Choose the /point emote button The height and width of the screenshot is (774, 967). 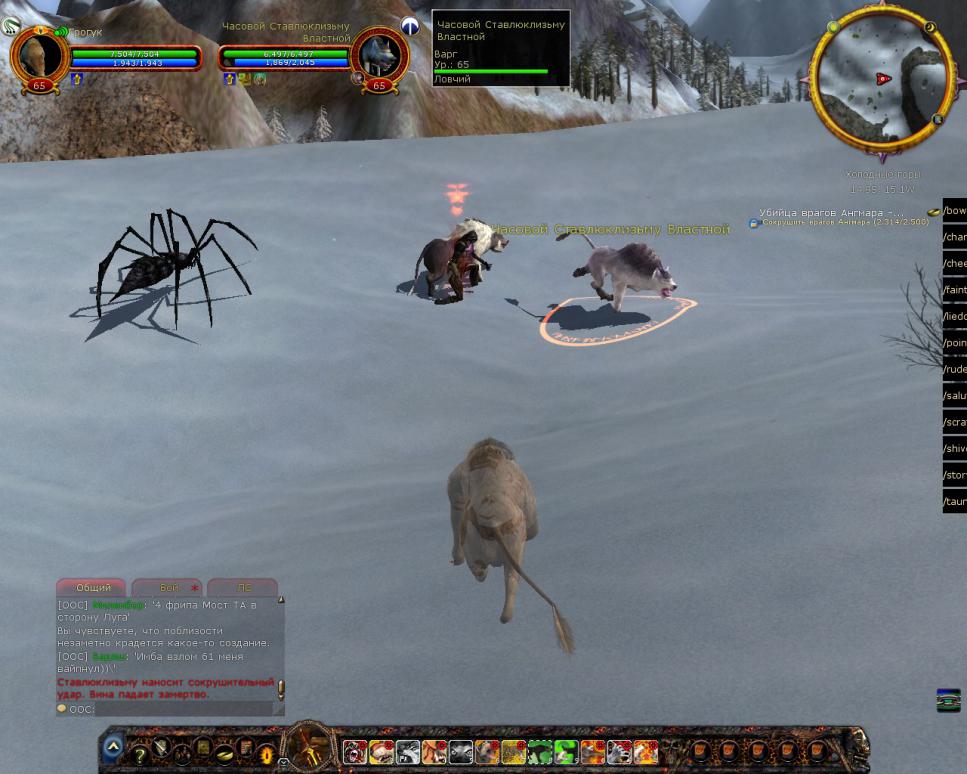[x=955, y=343]
